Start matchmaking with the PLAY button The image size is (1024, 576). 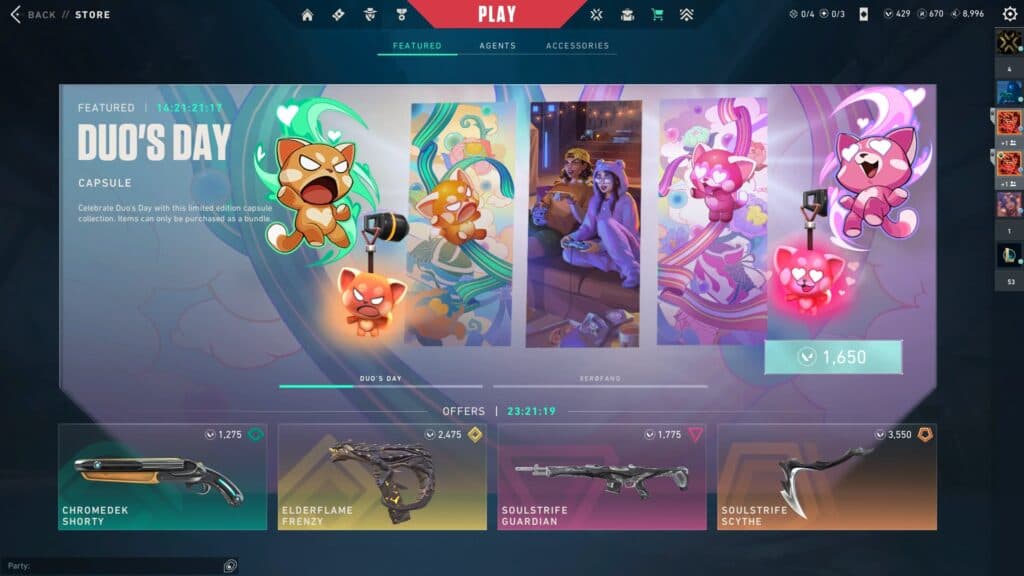point(497,14)
